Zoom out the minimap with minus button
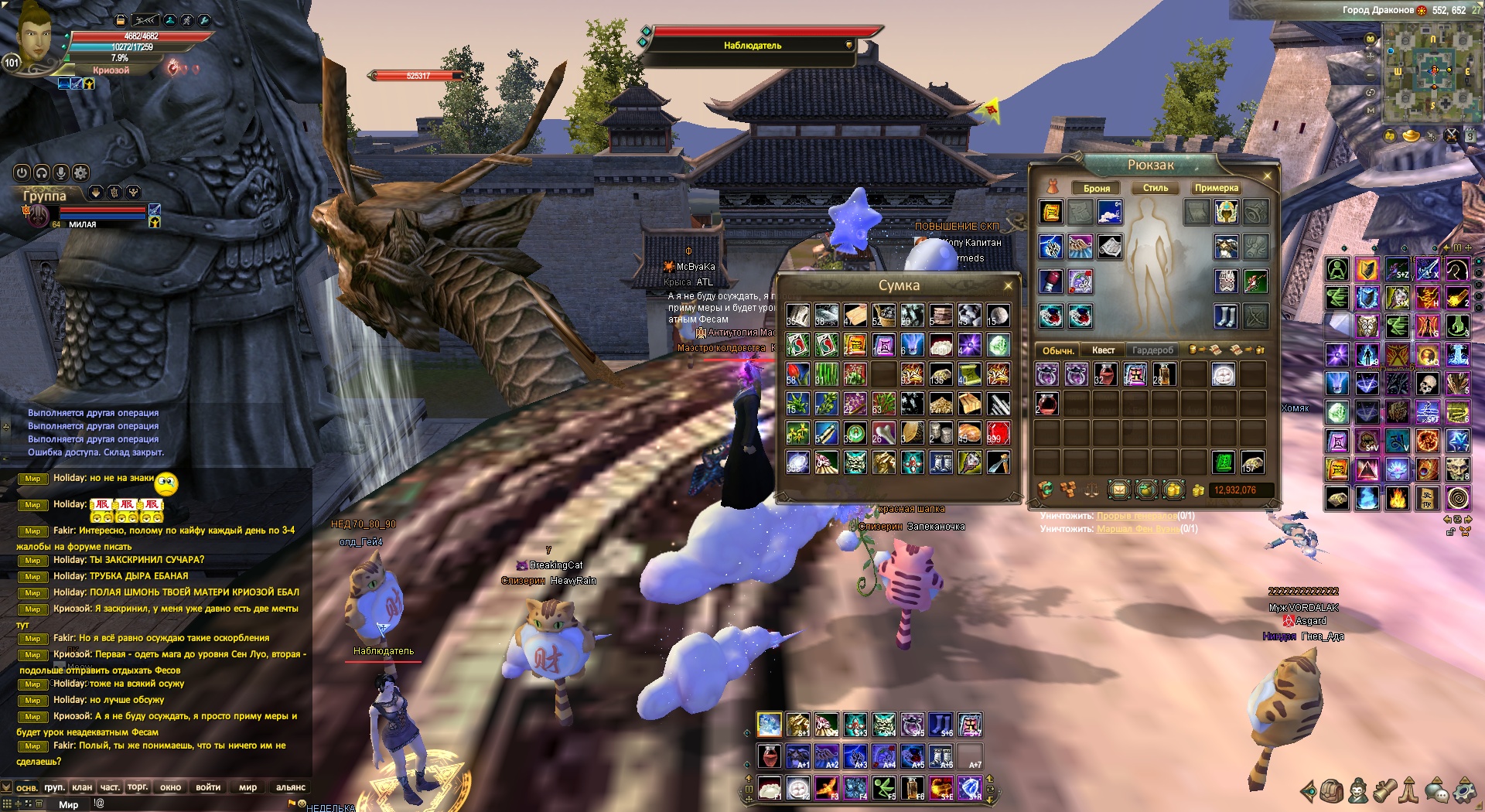1485x812 pixels. click(1371, 75)
